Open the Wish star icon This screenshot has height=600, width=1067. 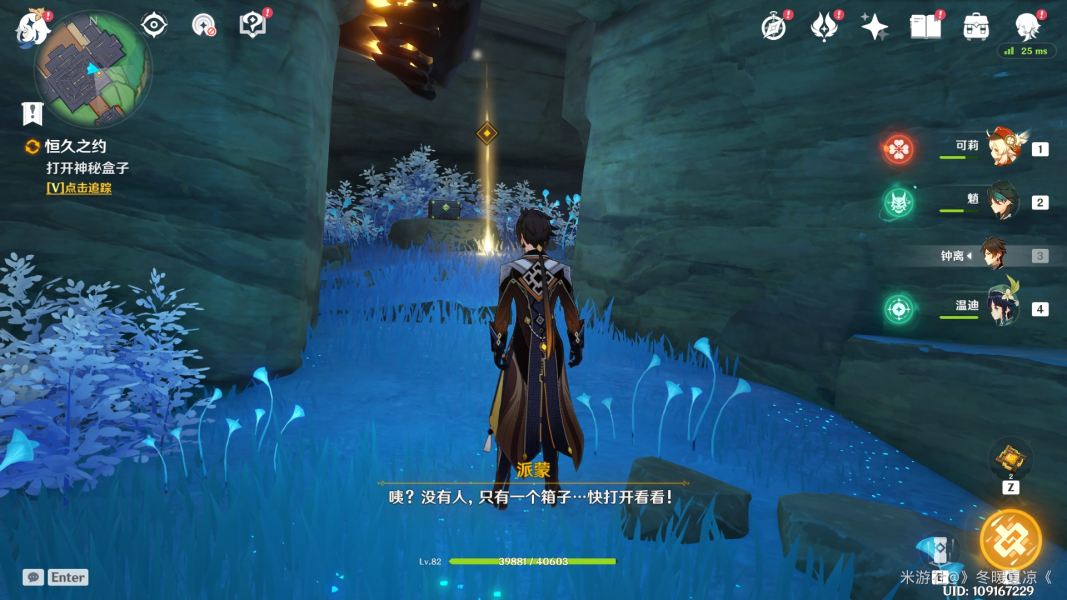(x=875, y=27)
